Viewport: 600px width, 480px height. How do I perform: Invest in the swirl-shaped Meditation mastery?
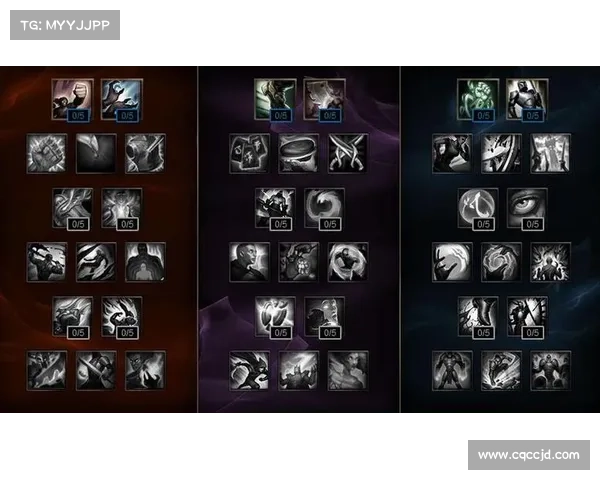323,207
